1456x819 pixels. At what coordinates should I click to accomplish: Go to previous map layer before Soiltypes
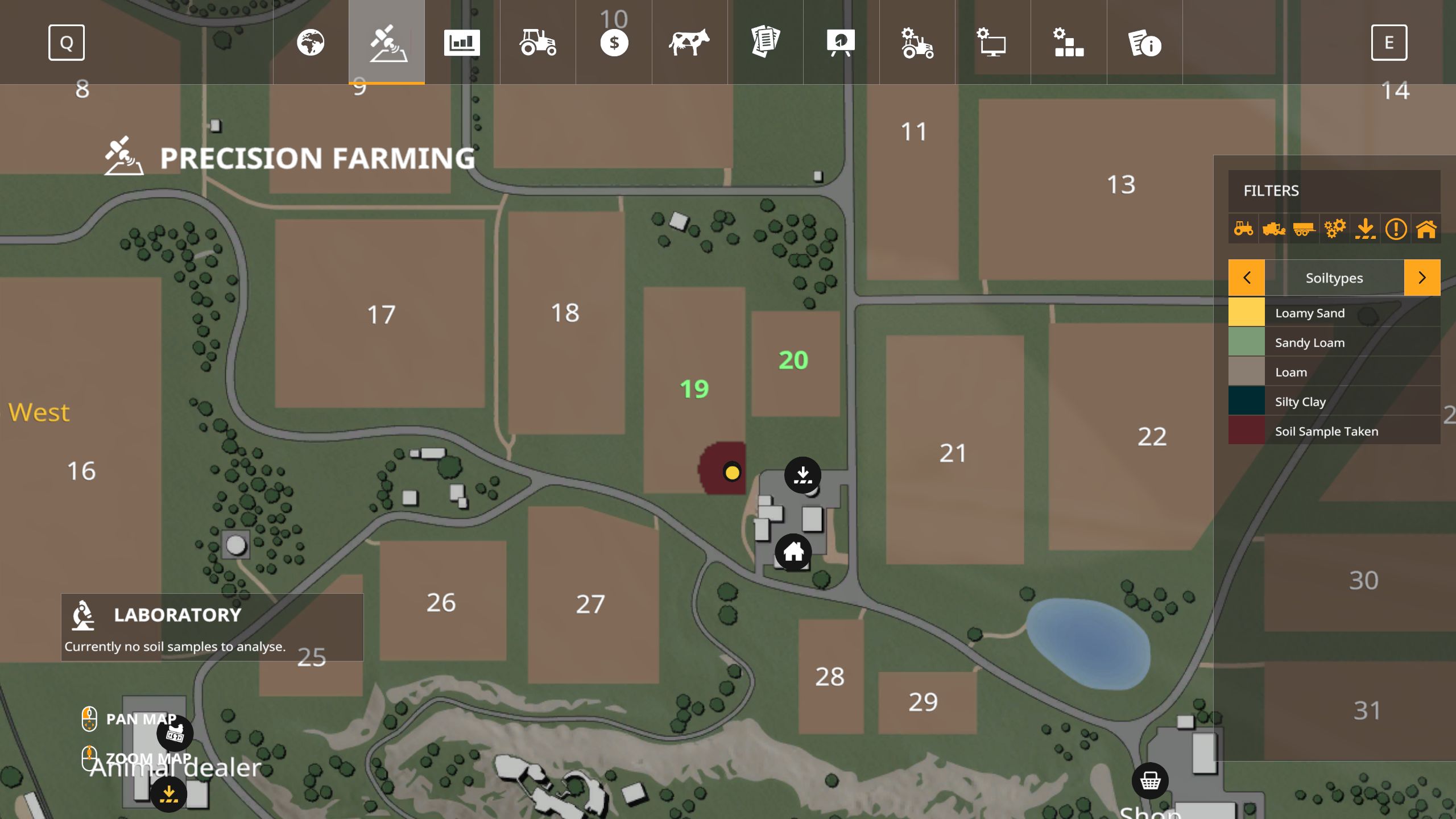tap(1247, 278)
